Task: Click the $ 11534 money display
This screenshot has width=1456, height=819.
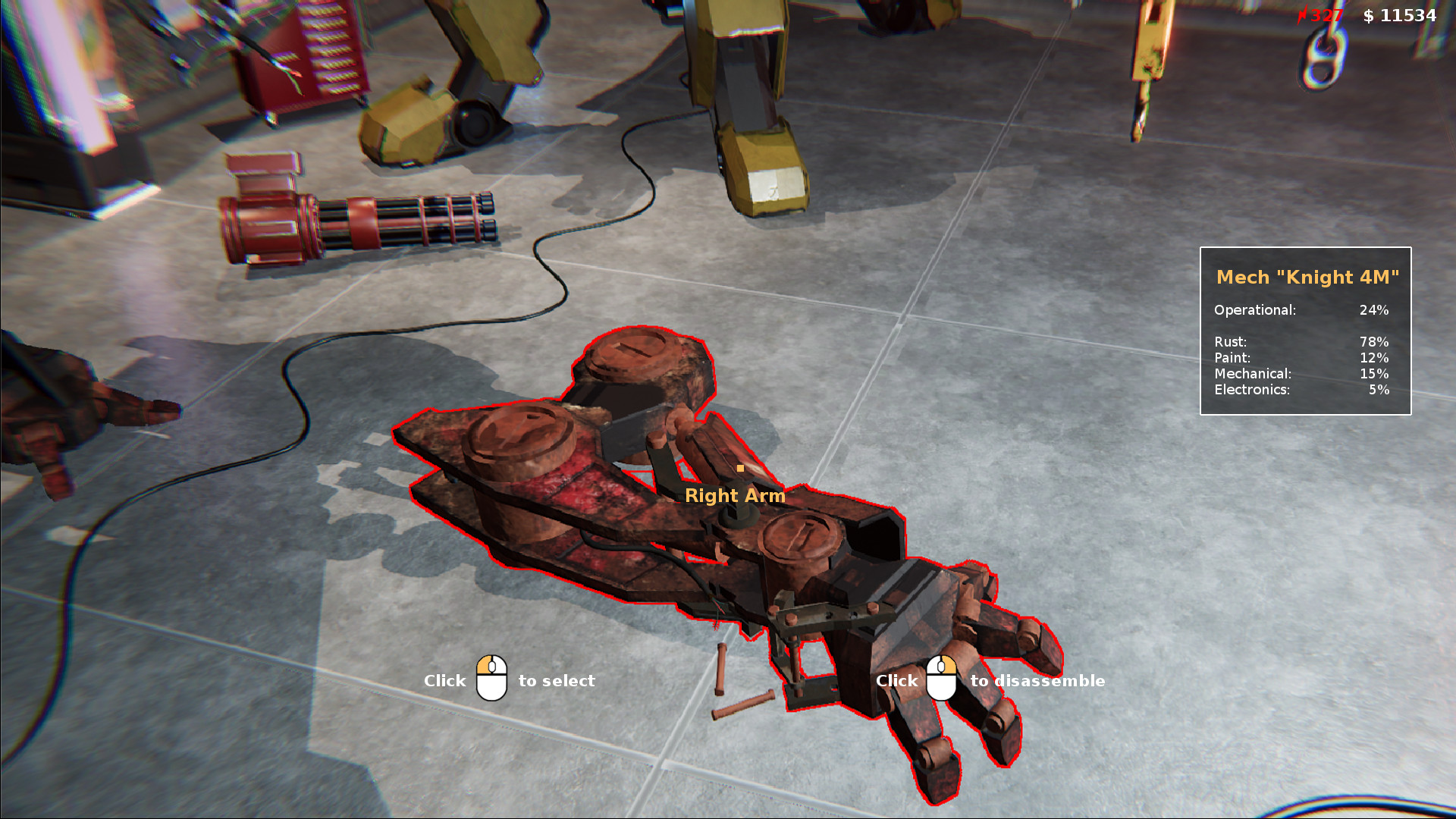Action: pos(1400,14)
